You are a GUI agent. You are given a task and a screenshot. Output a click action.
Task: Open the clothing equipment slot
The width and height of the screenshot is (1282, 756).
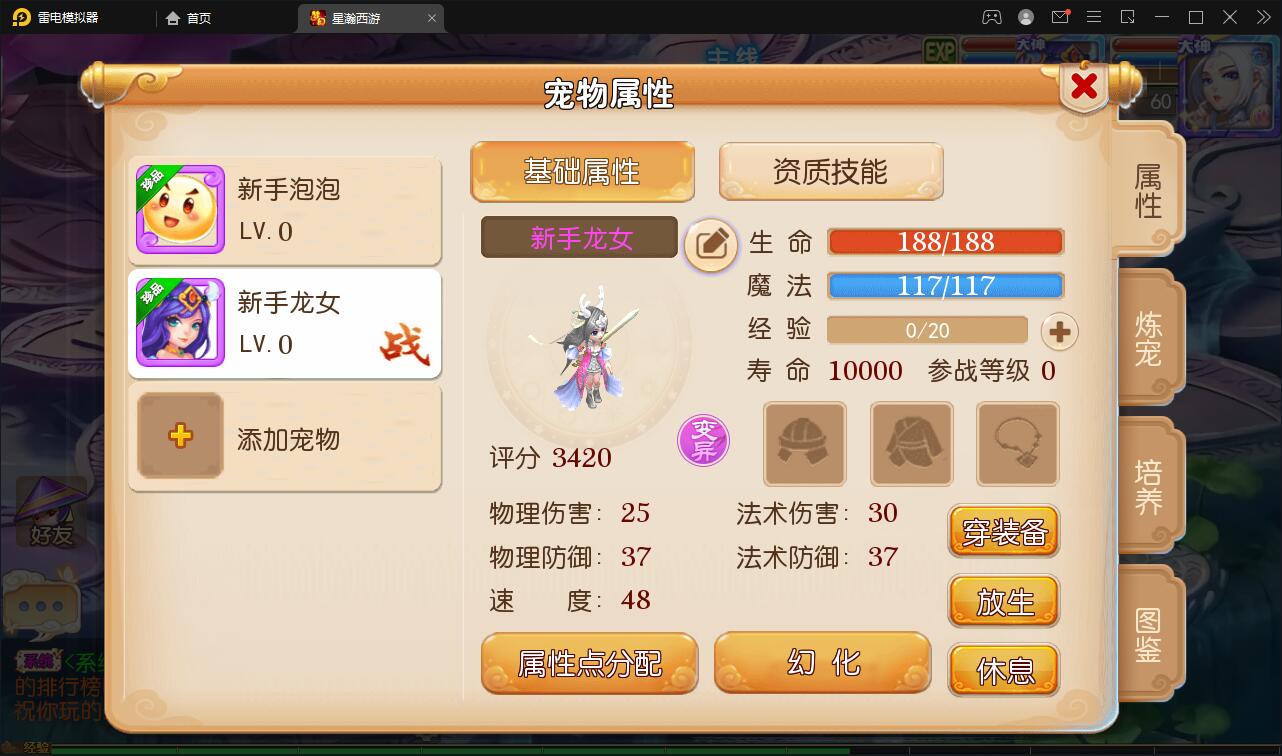911,444
